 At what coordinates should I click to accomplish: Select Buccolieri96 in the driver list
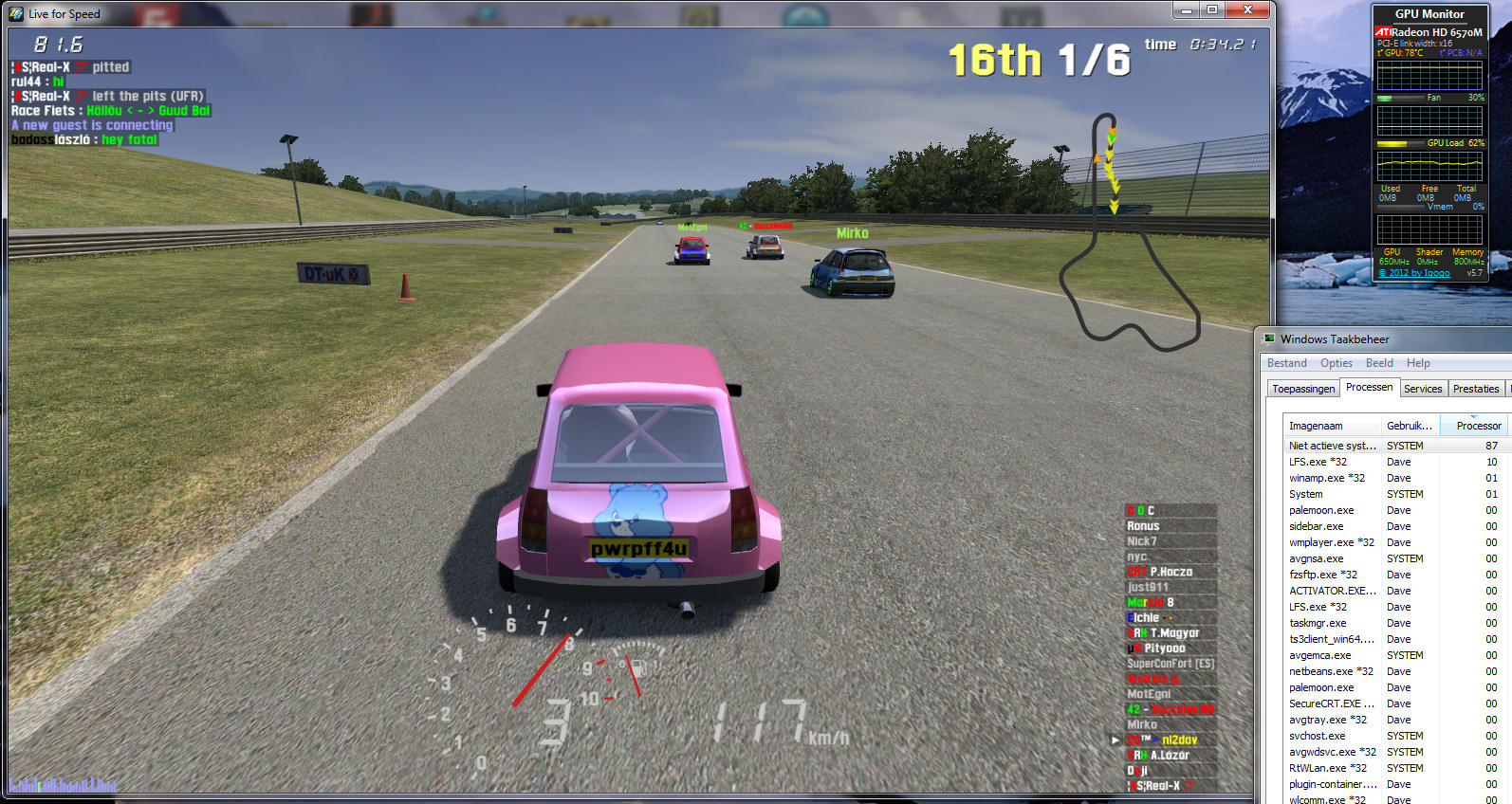pos(1170,709)
